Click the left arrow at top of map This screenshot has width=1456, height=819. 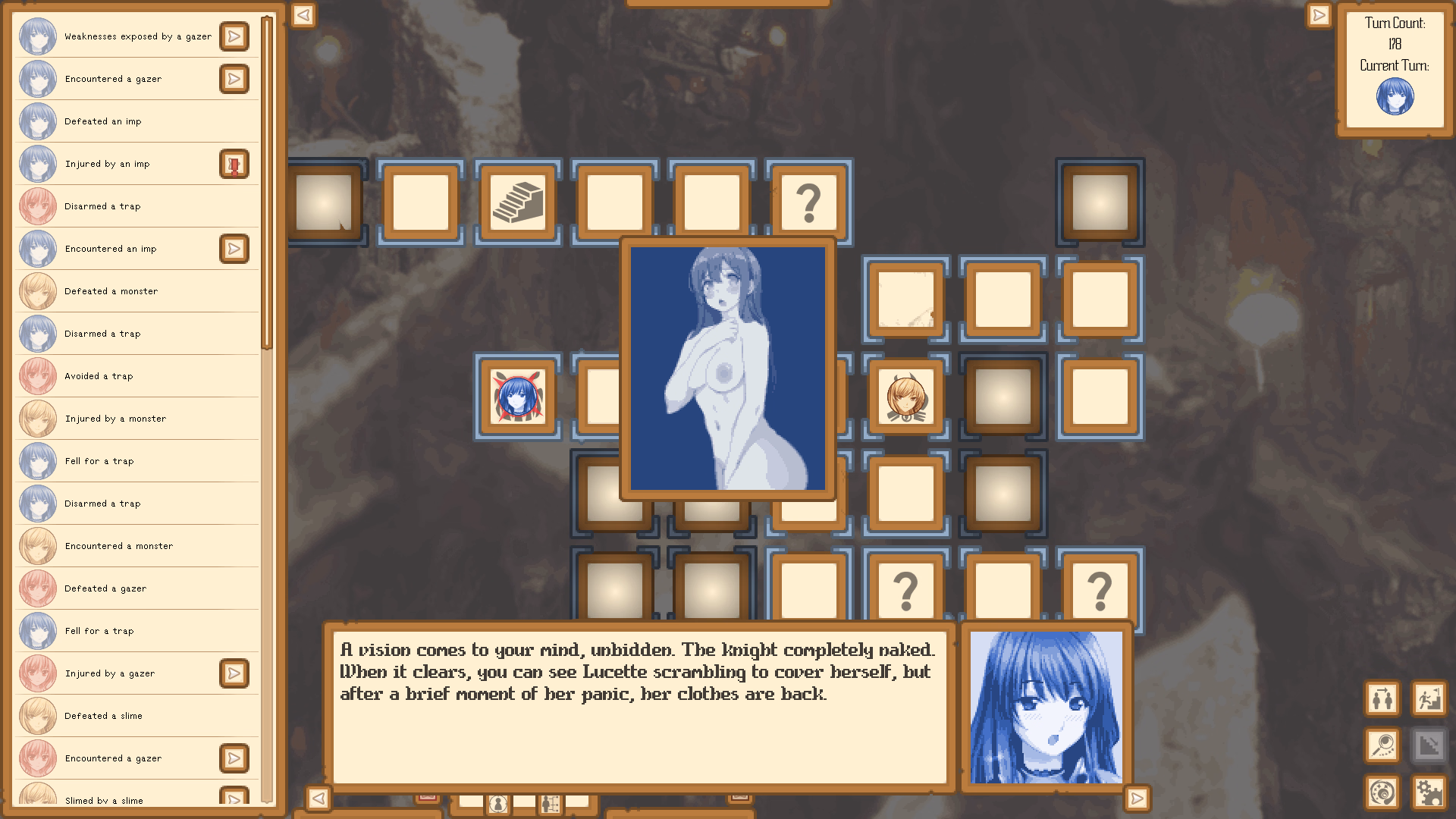click(x=303, y=14)
